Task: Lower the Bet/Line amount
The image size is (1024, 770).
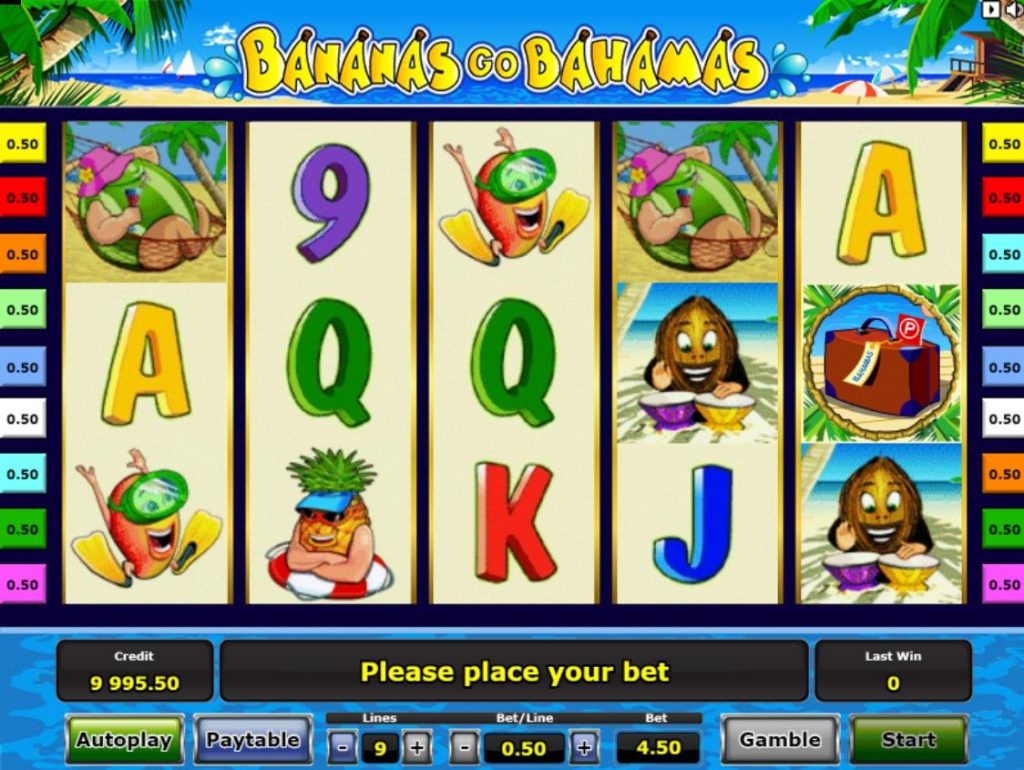Action: (464, 747)
